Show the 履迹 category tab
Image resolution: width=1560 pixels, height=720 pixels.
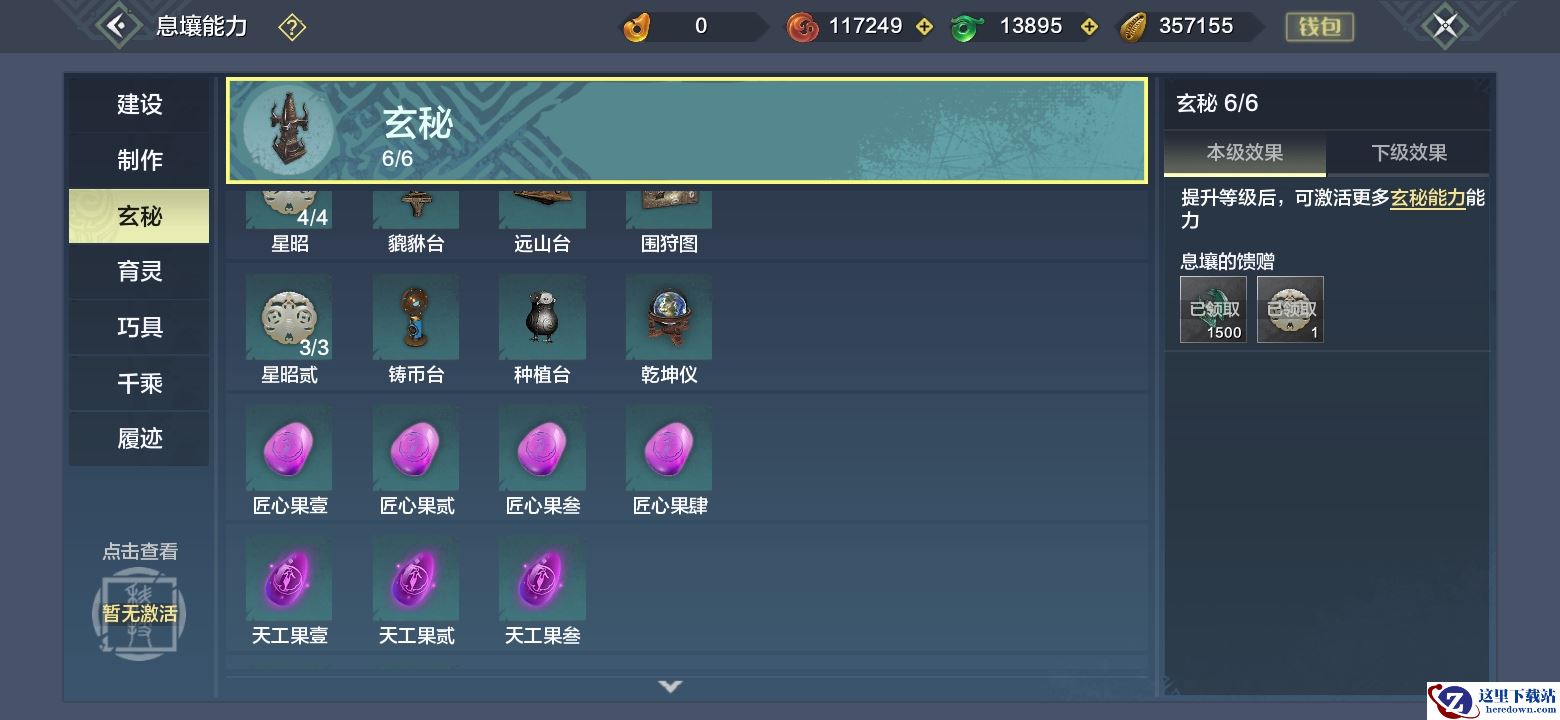[x=139, y=439]
